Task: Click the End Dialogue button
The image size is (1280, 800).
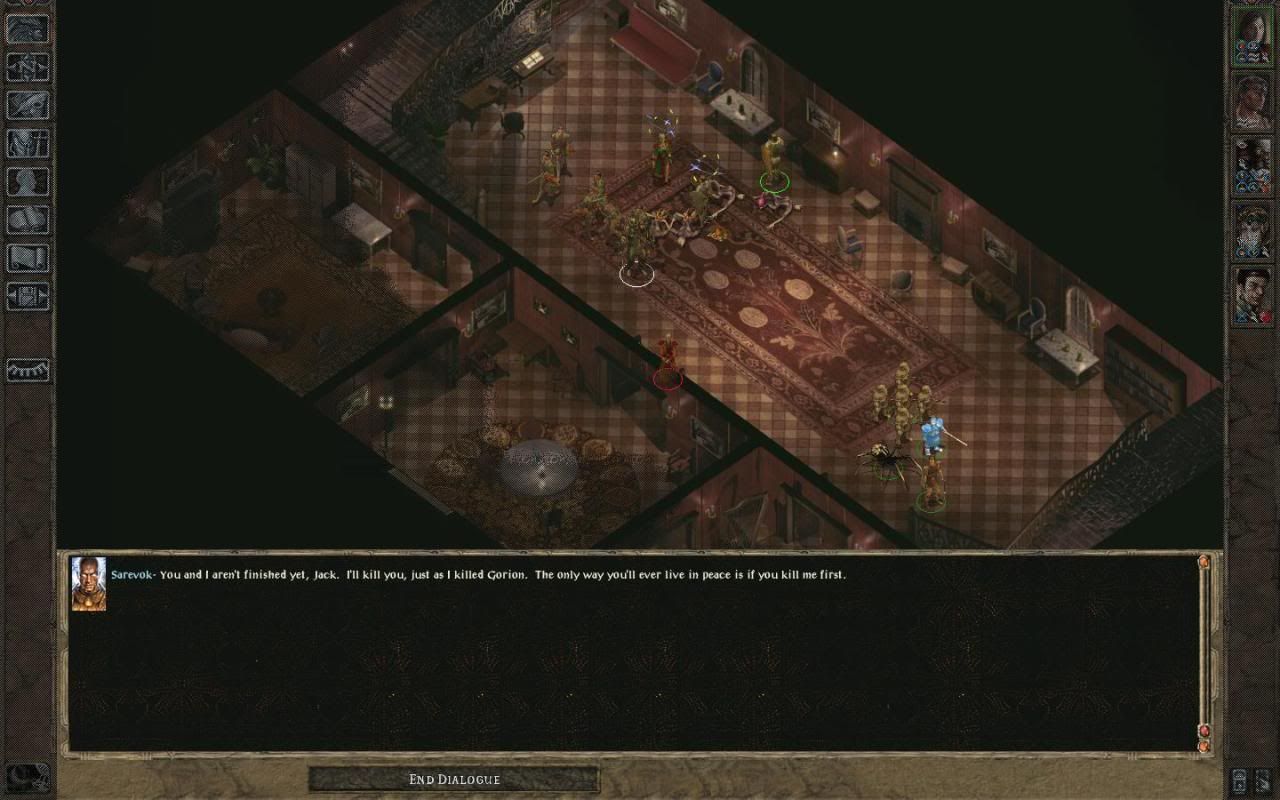Action: 454,779
